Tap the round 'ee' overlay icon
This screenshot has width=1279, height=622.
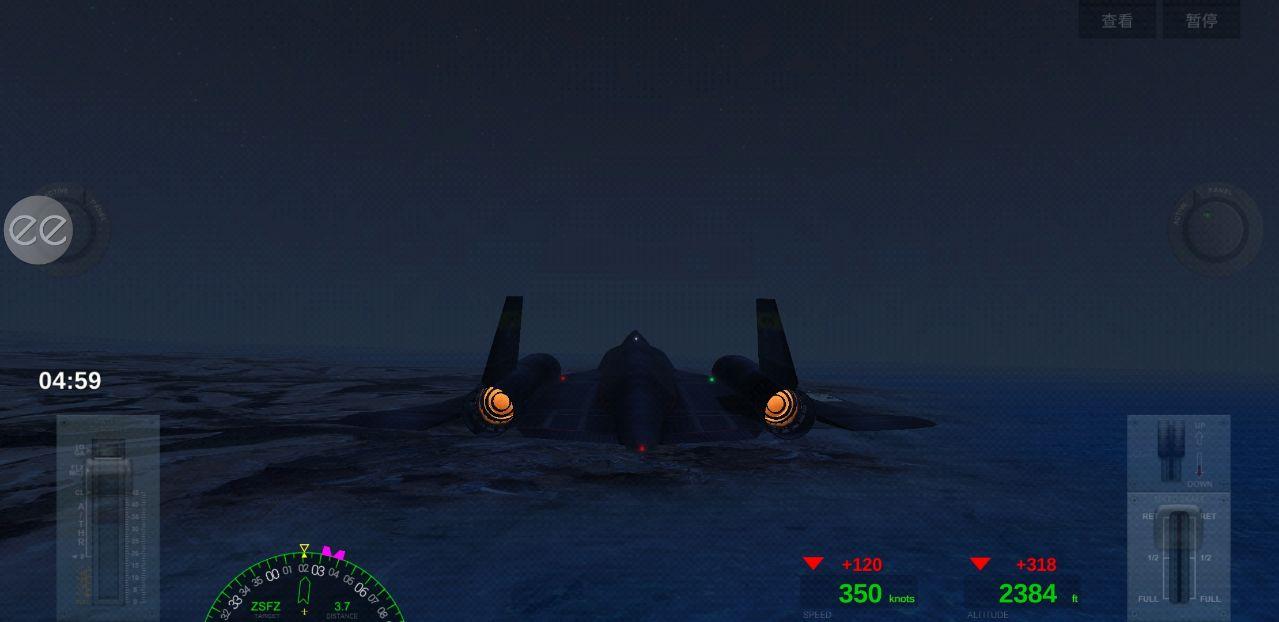point(39,230)
